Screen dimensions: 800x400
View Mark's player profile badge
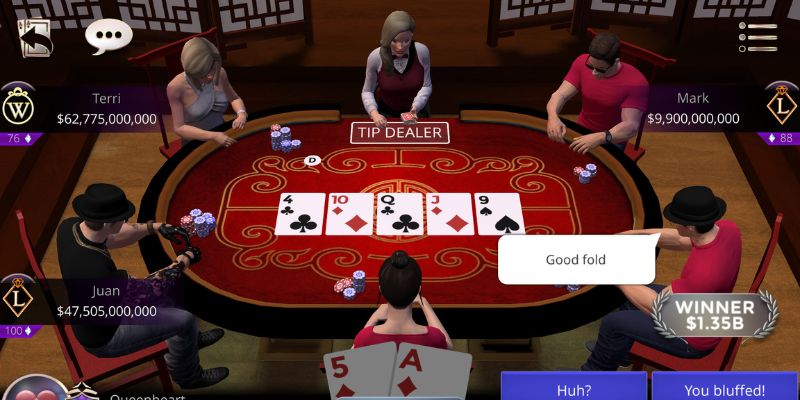click(781, 107)
